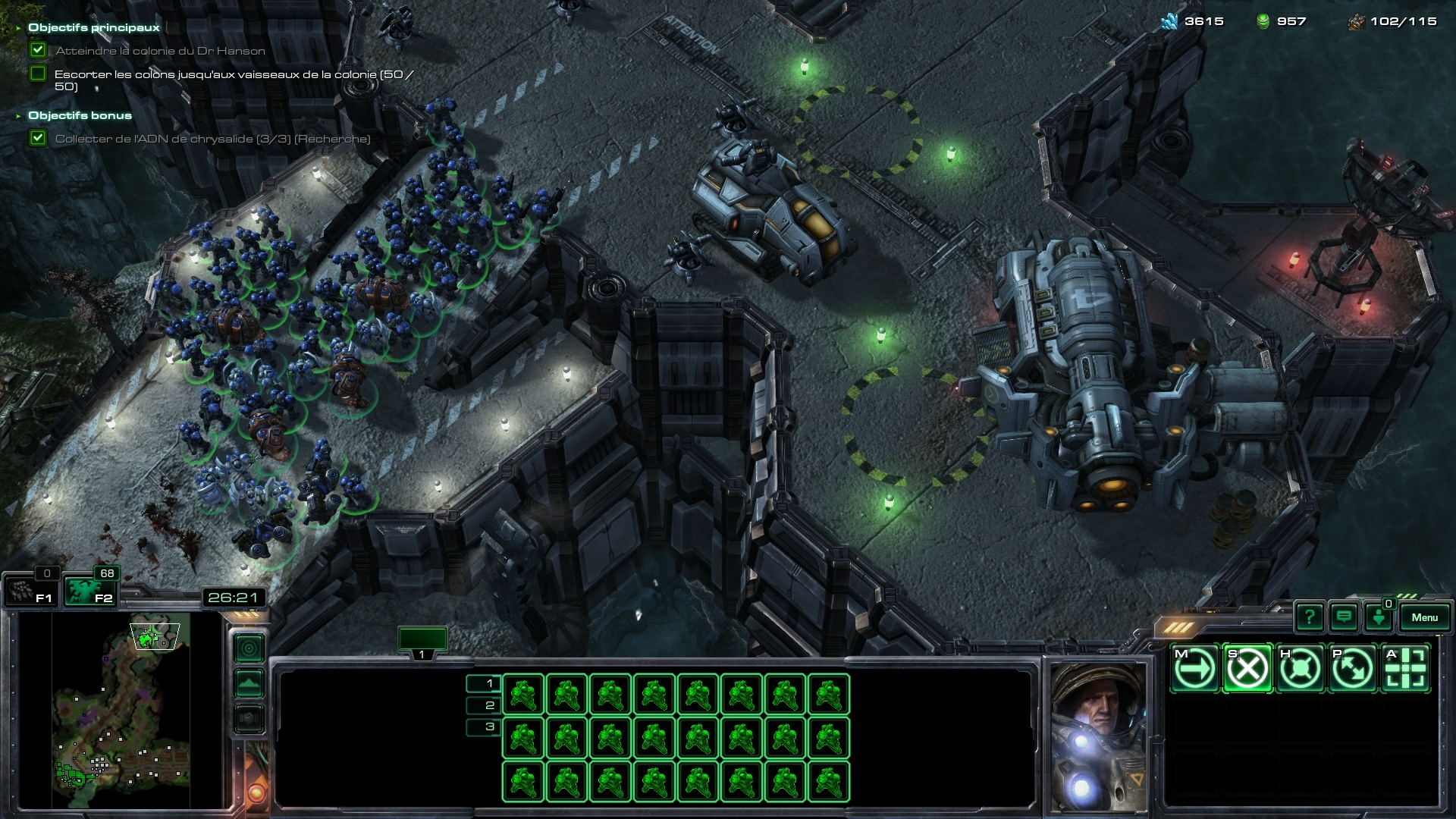Activate the Hold Position command
Image resolution: width=1456 pixels, height=819 pixels.
point(1300,669)
